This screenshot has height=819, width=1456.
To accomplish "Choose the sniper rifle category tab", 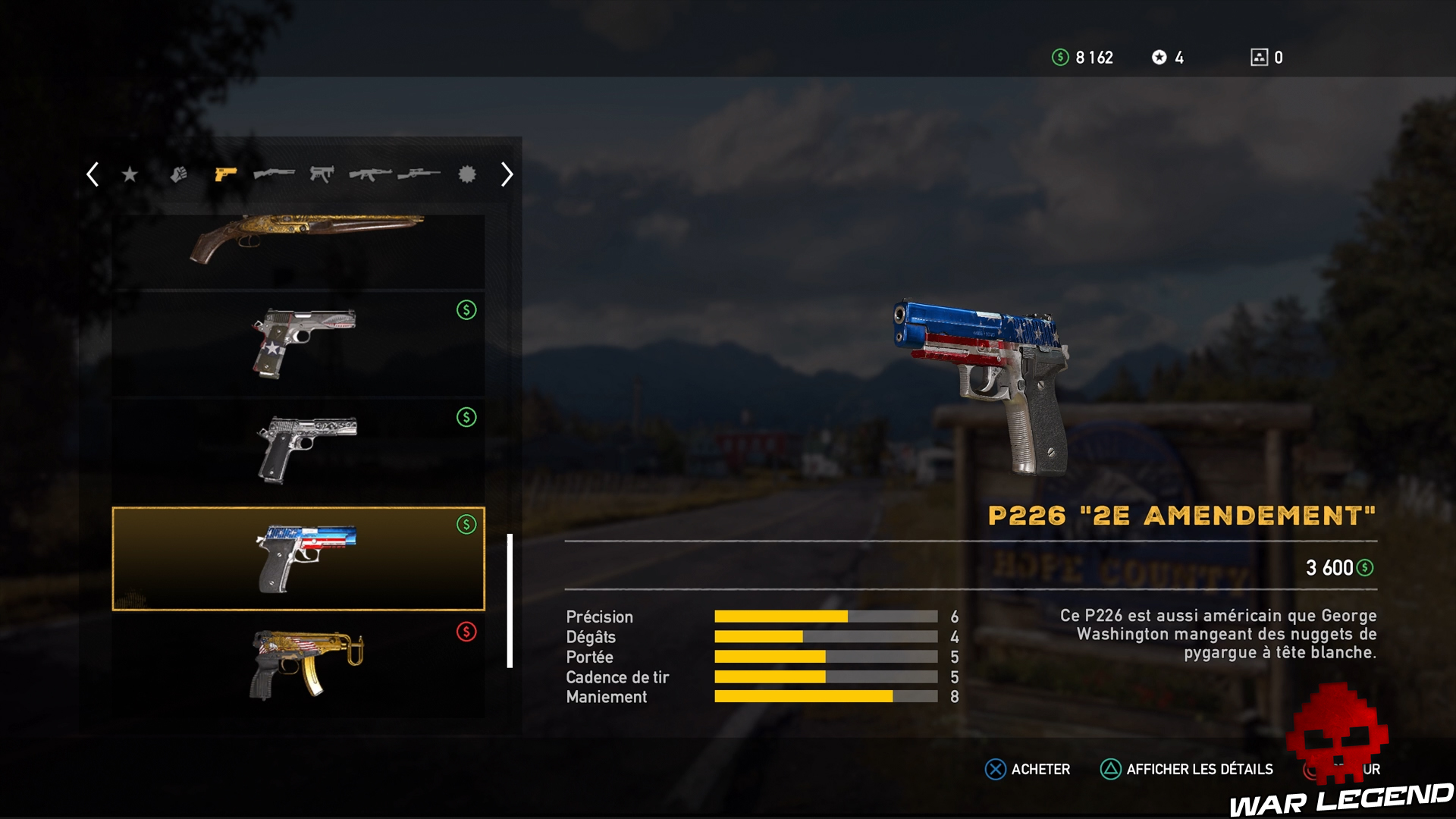I will (x=419, y=175).
